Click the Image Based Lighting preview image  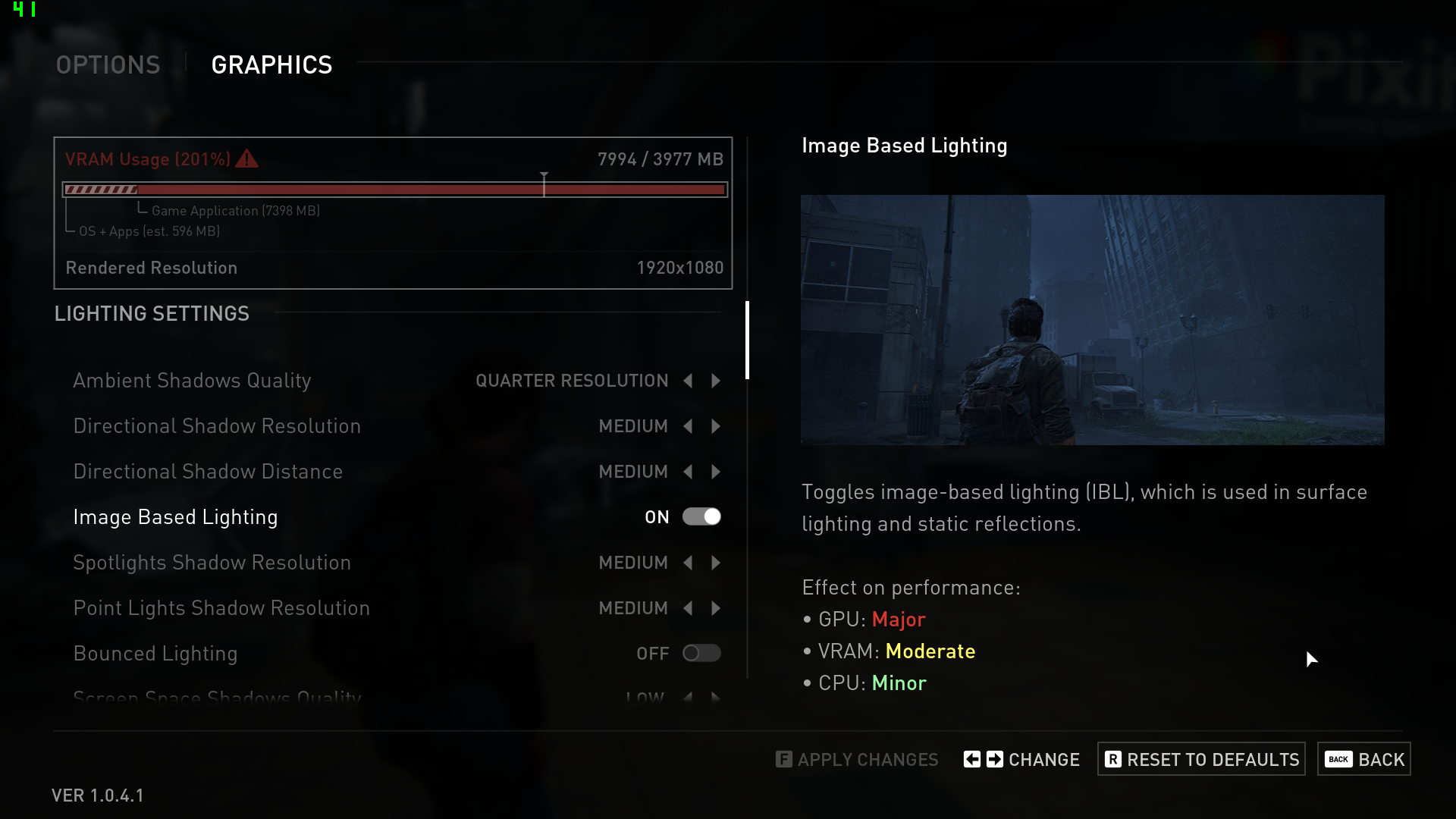point(1092,320)
